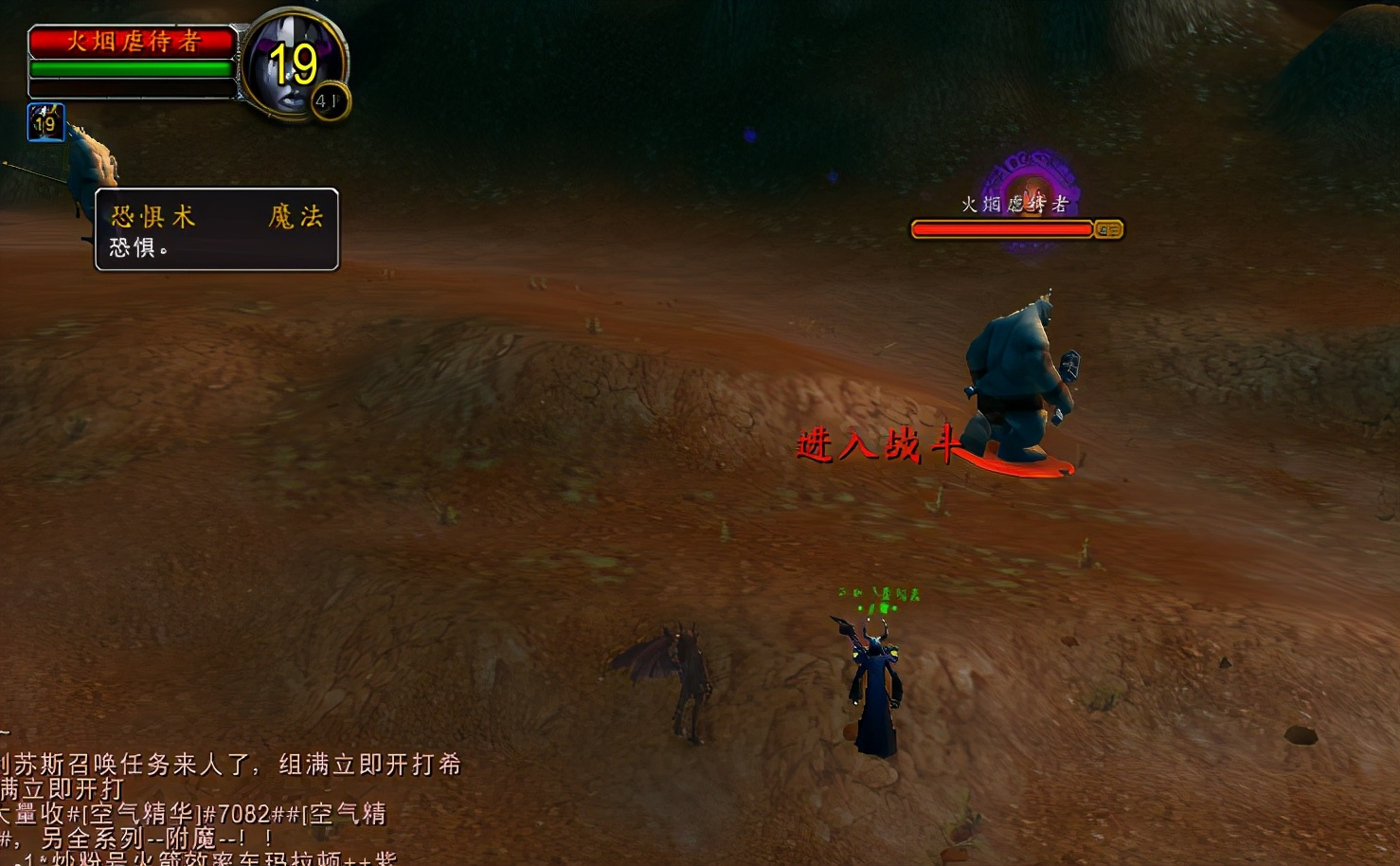Expand the chat history by clicking the top chat line

click(x=227, y=764)
